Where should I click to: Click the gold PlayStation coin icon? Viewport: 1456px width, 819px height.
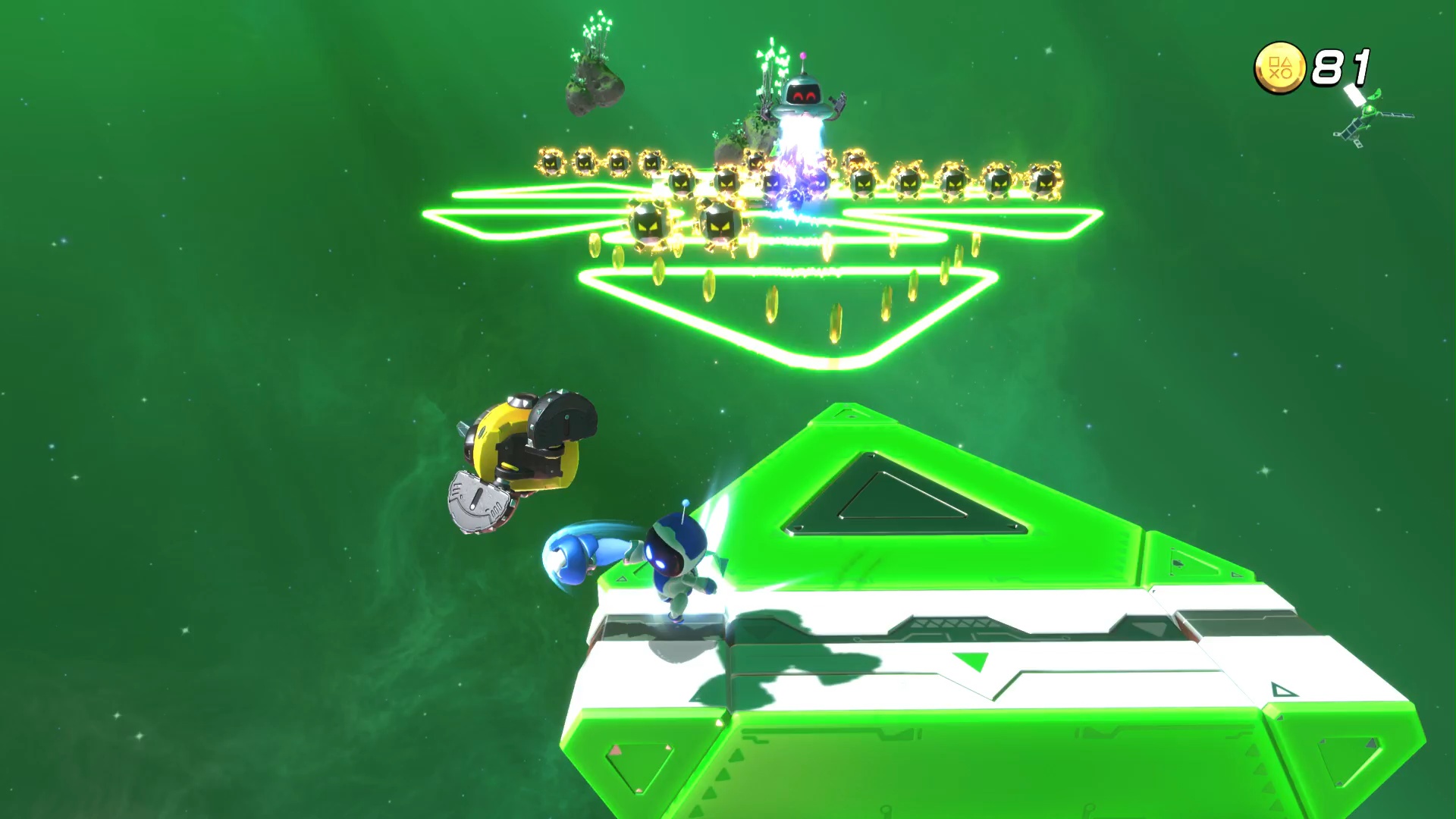tap(1279, 68)
